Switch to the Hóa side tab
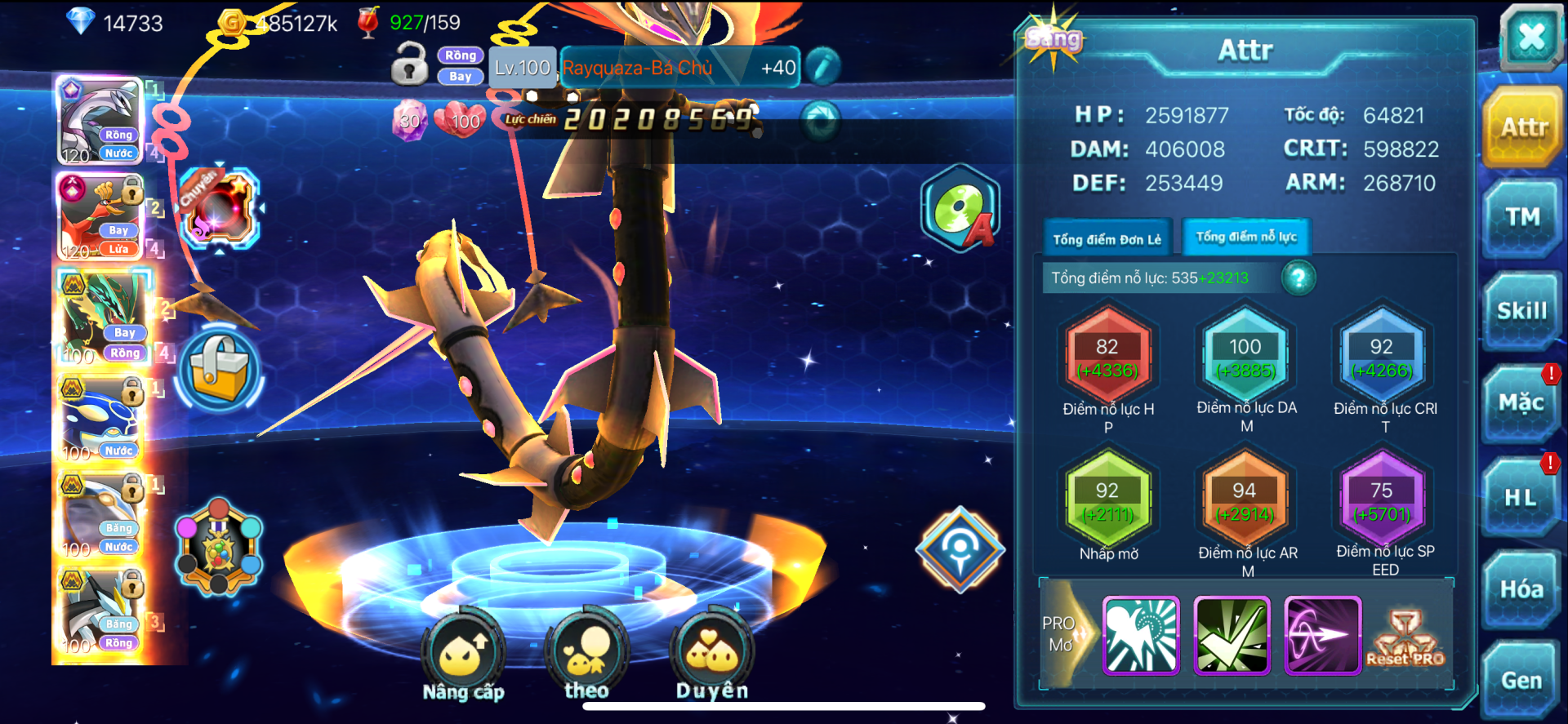1568x724 pixels. [1521, 589]
